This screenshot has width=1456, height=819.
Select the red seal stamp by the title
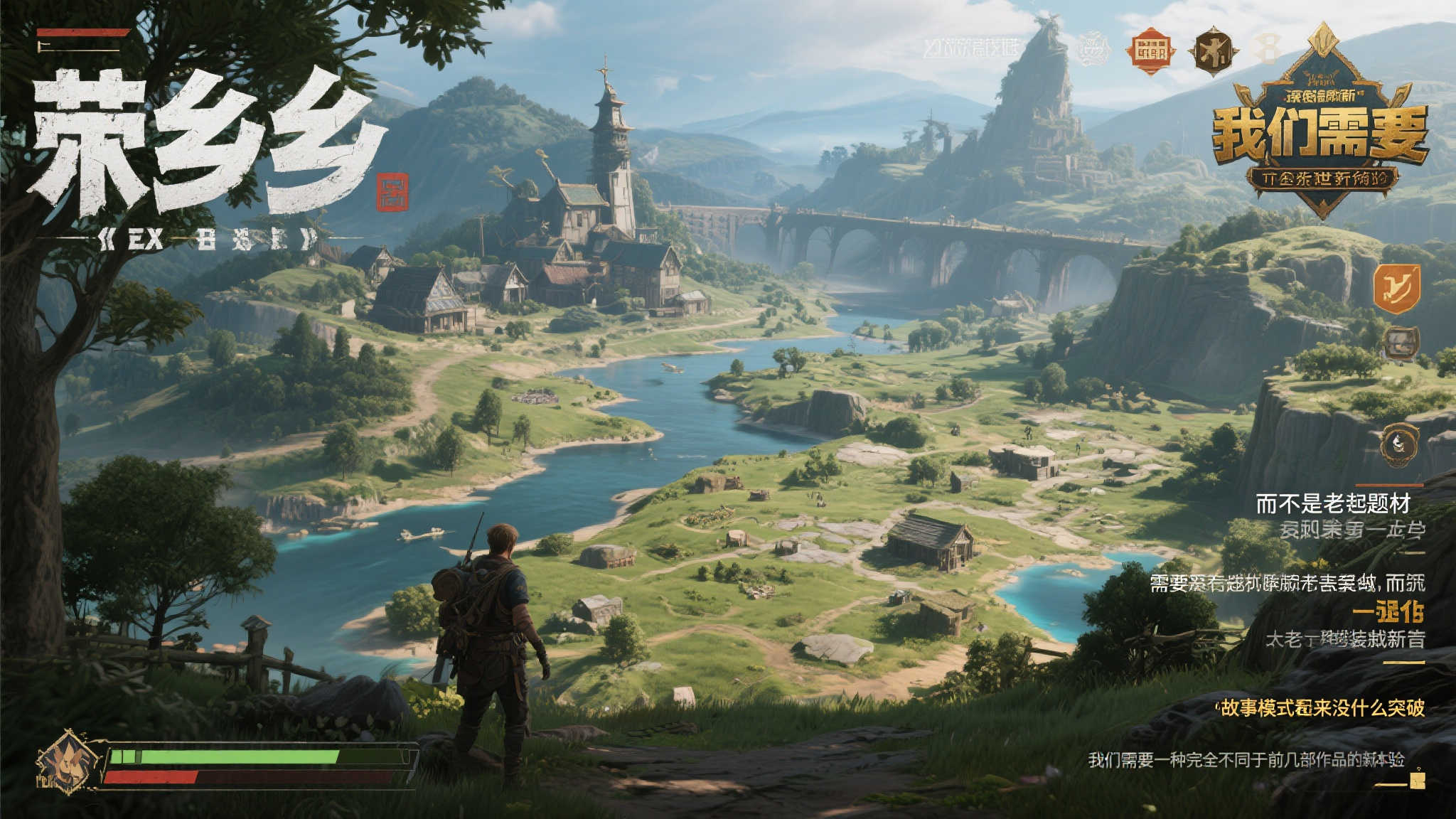point(393,192)
